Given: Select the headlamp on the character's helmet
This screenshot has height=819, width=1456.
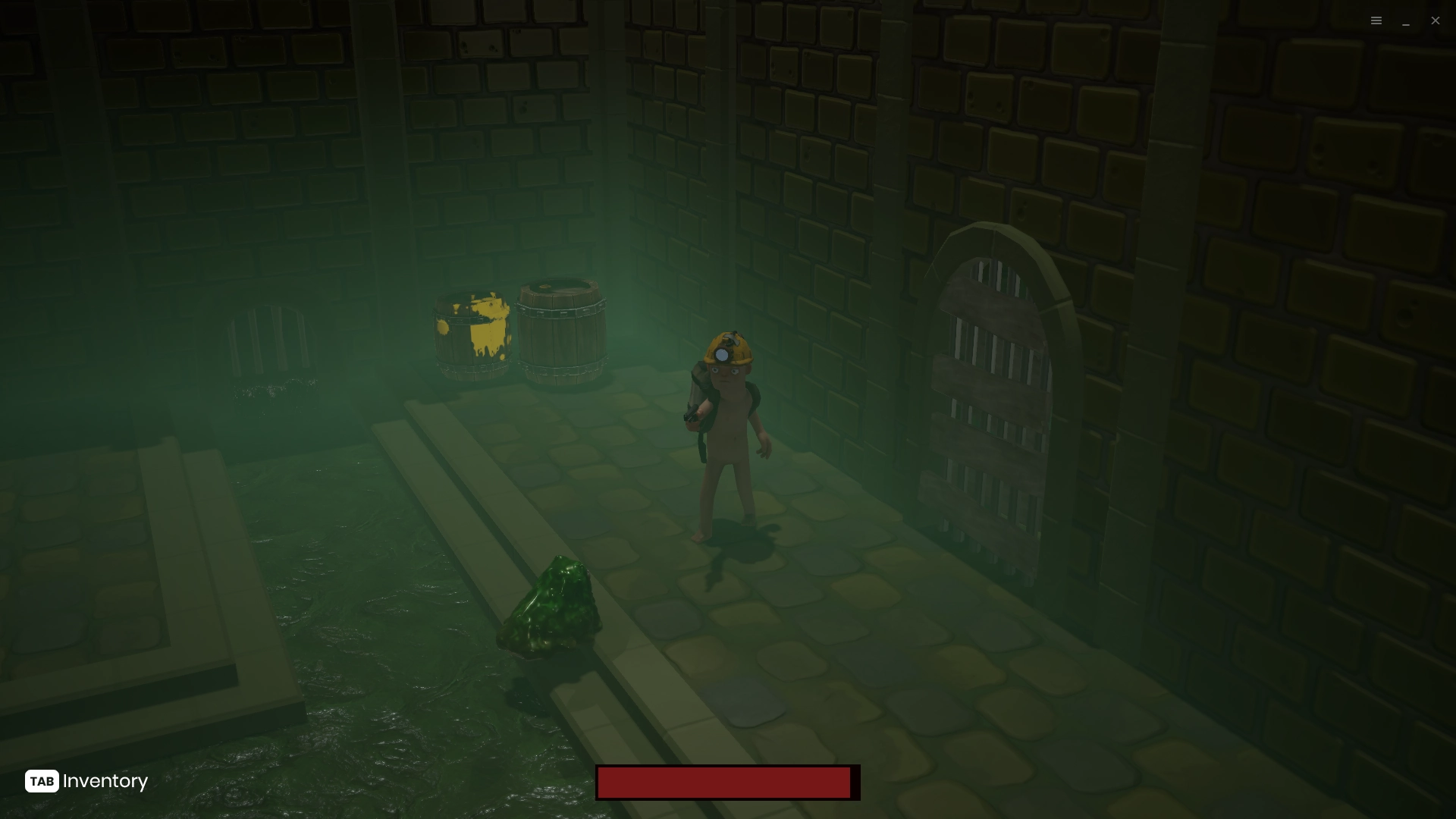Looking at the screenshot, I should point(723,353).
